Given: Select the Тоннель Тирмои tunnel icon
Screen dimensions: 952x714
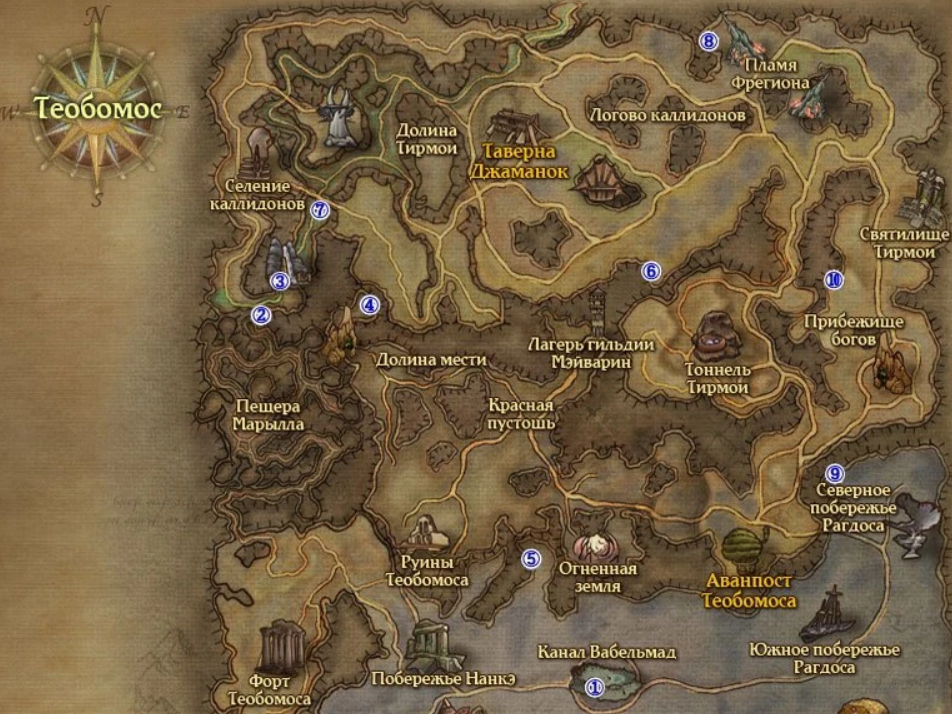Looking at the screenshot, I should click(714, 334).
